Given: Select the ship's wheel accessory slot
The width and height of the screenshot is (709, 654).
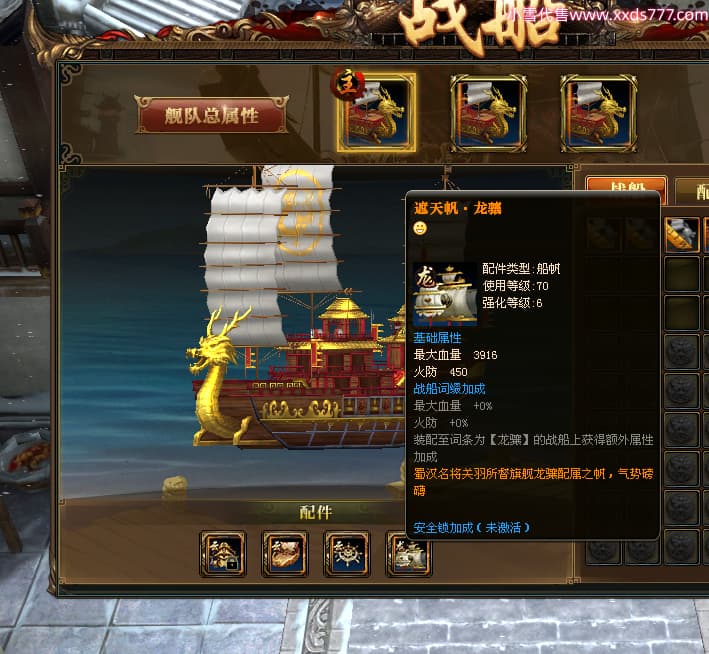Looking at the screenshot, I should click(347, 554).
